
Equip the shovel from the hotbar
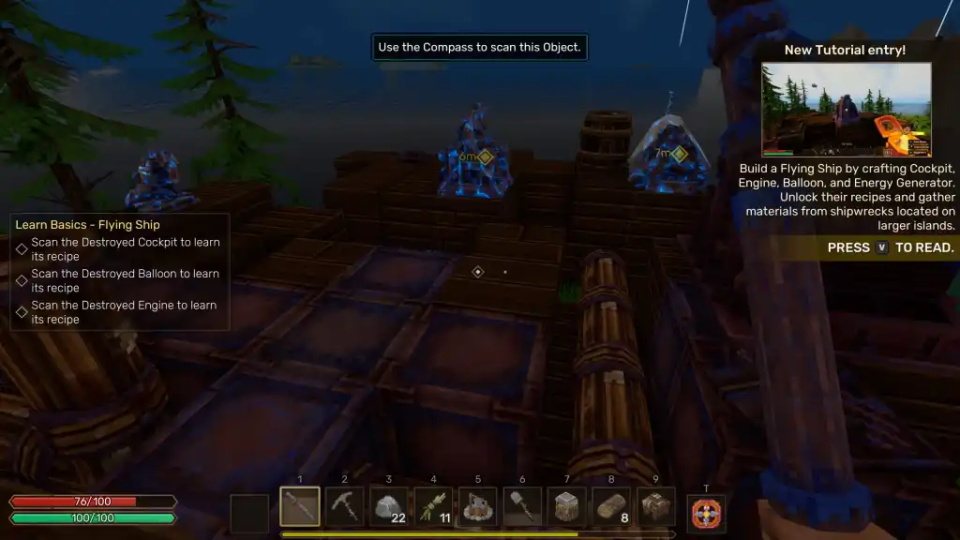[522, 507]
